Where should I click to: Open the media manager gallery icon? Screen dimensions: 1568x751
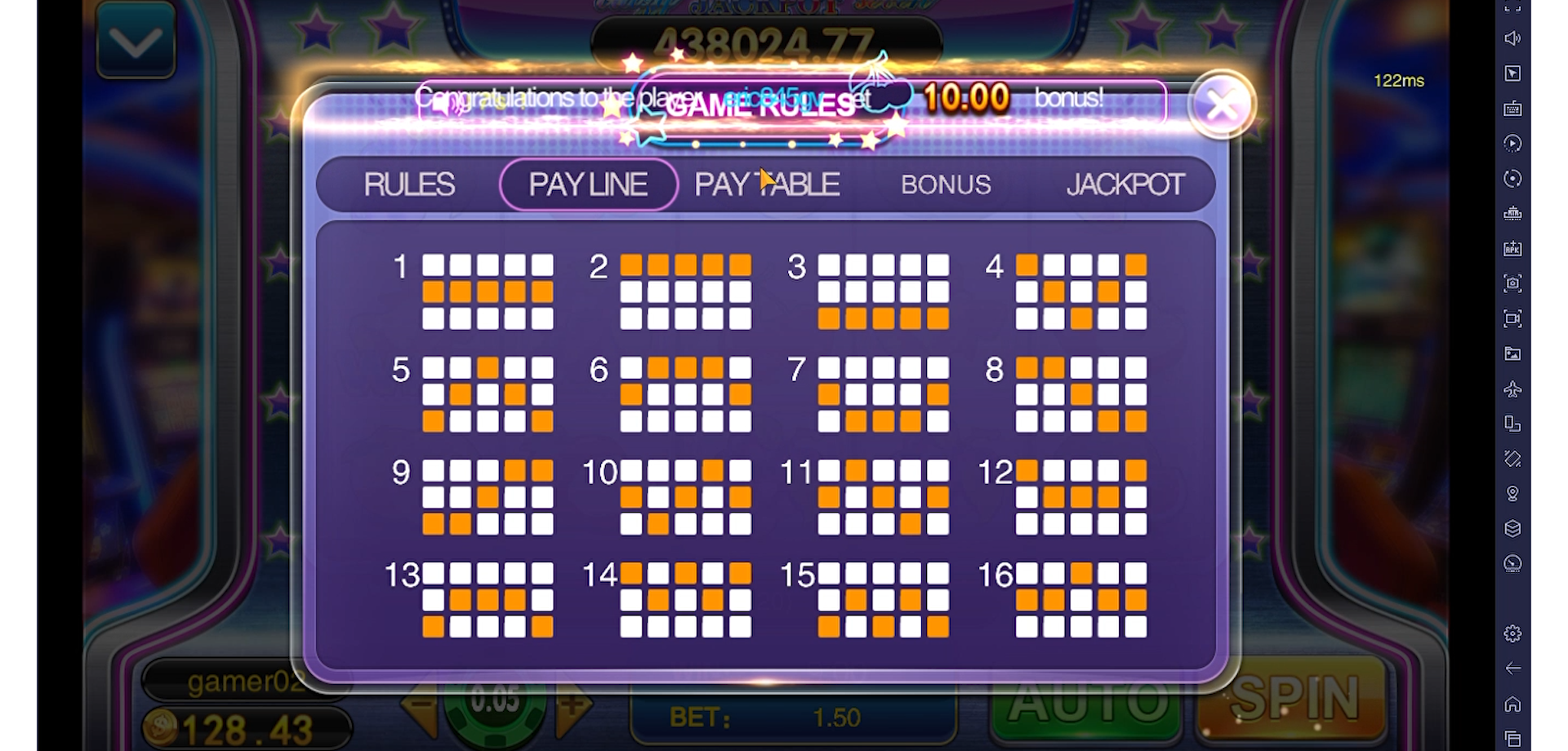click(1513, 354)
